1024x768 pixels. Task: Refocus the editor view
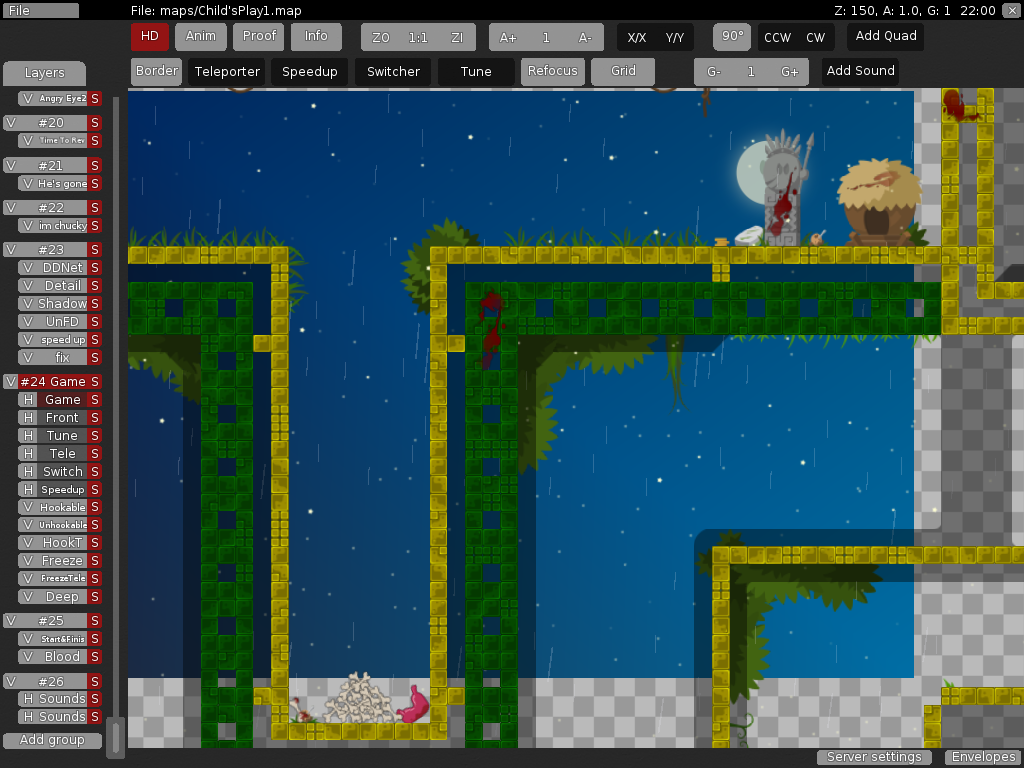pyautogui.click(x=553, y=72)
